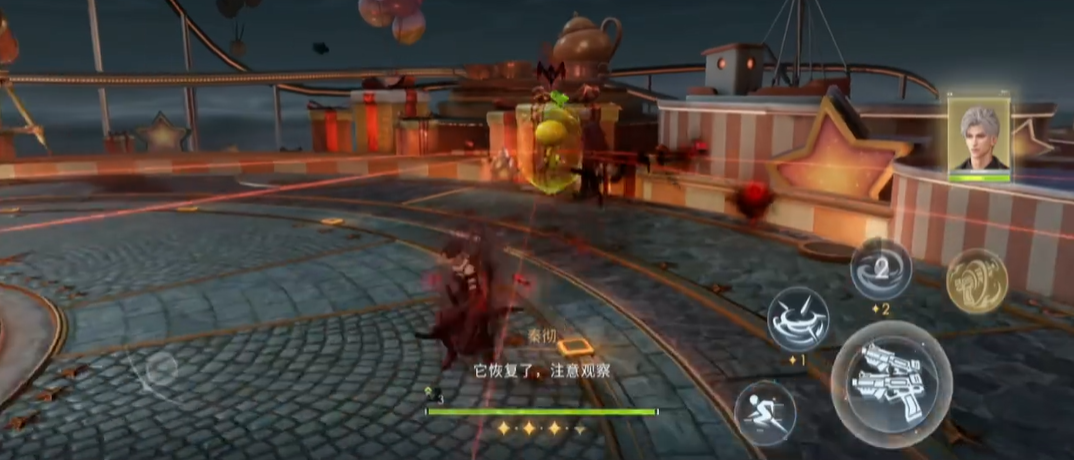Use the swirl skill marked +2
Viewport: 1074px width, 460px height.
click(x=880, y=268)
